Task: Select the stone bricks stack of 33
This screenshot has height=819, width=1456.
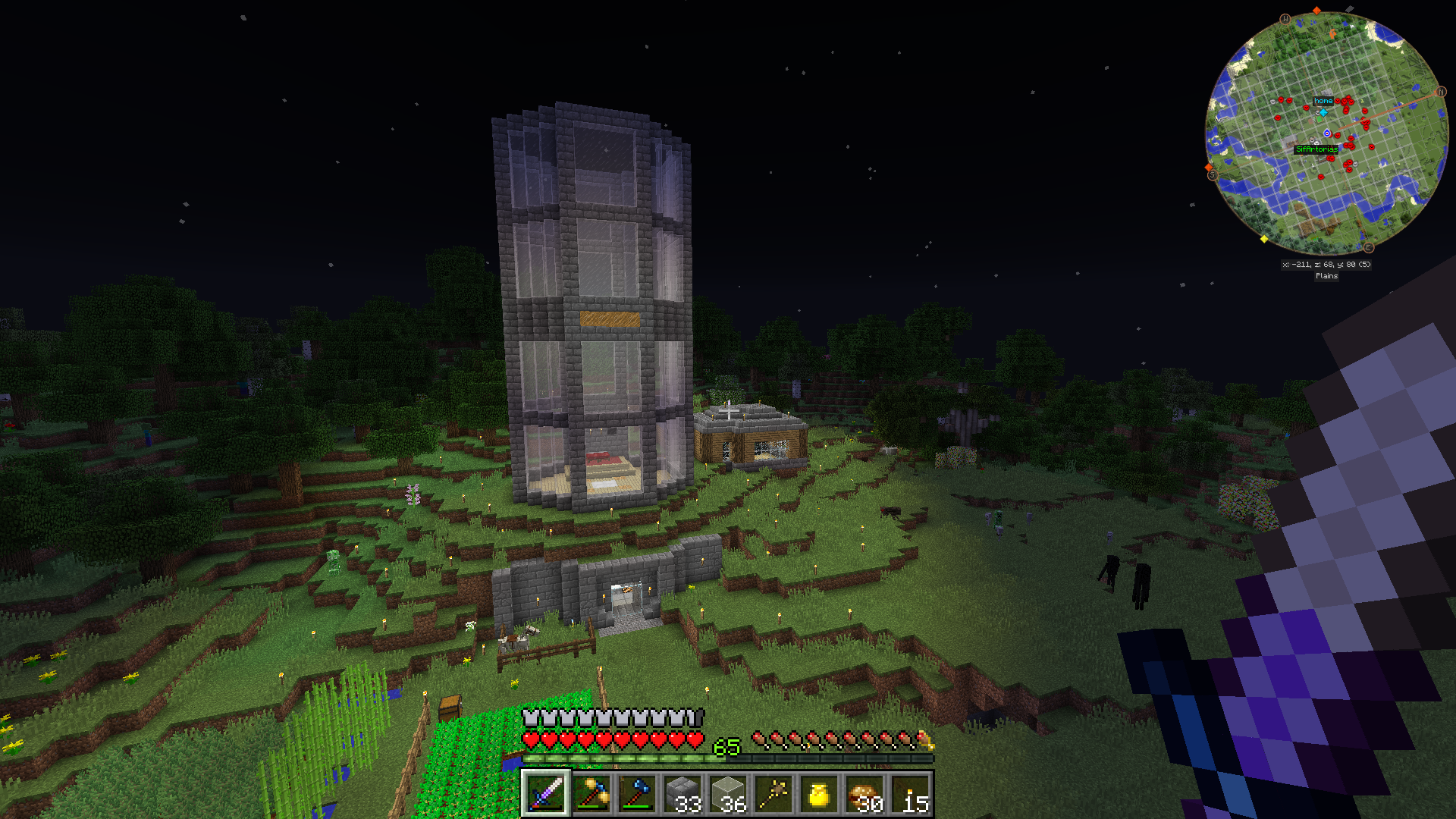Action: pos(682,794)
